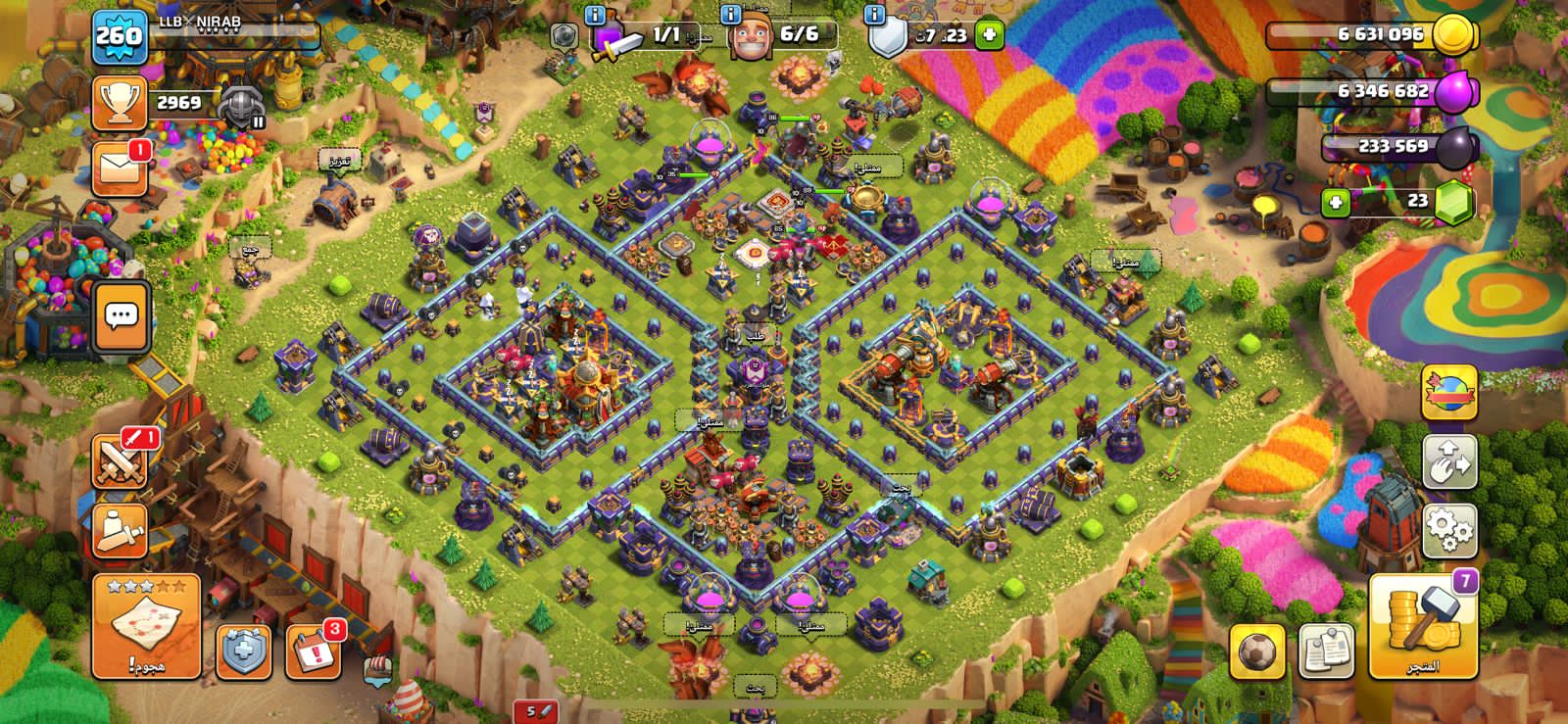Open the settings gears button
This screenshot has width=1568, height=724.
point(1448,531)
